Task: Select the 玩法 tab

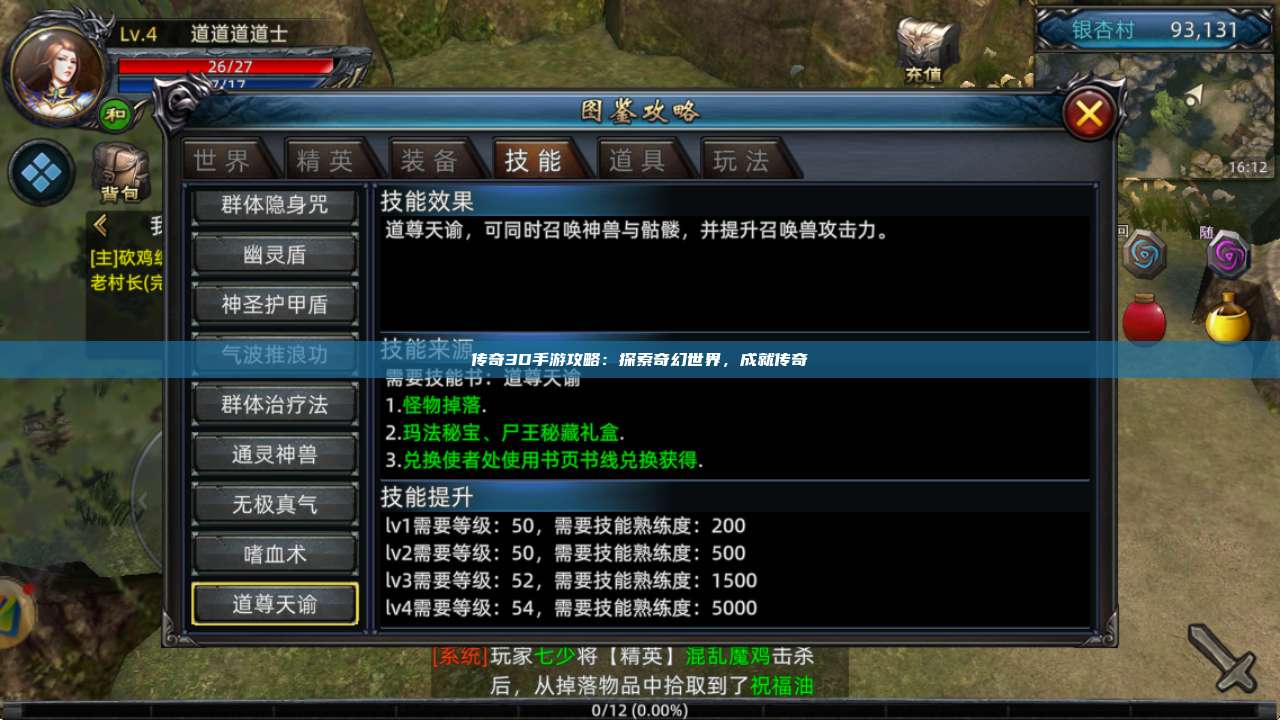Action: point(744,160)
